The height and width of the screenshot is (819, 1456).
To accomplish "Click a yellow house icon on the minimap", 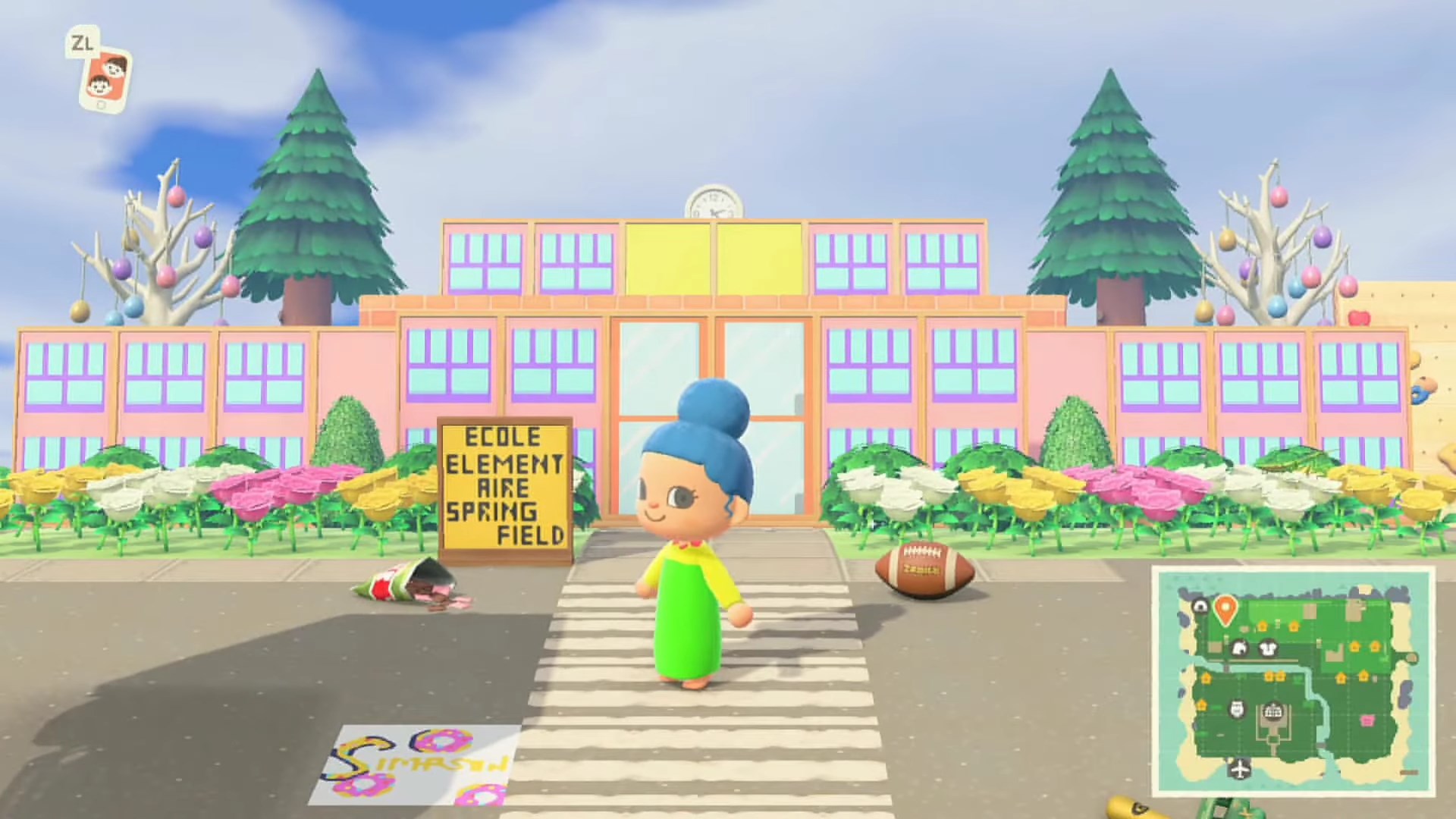I will coord(1263,626).
